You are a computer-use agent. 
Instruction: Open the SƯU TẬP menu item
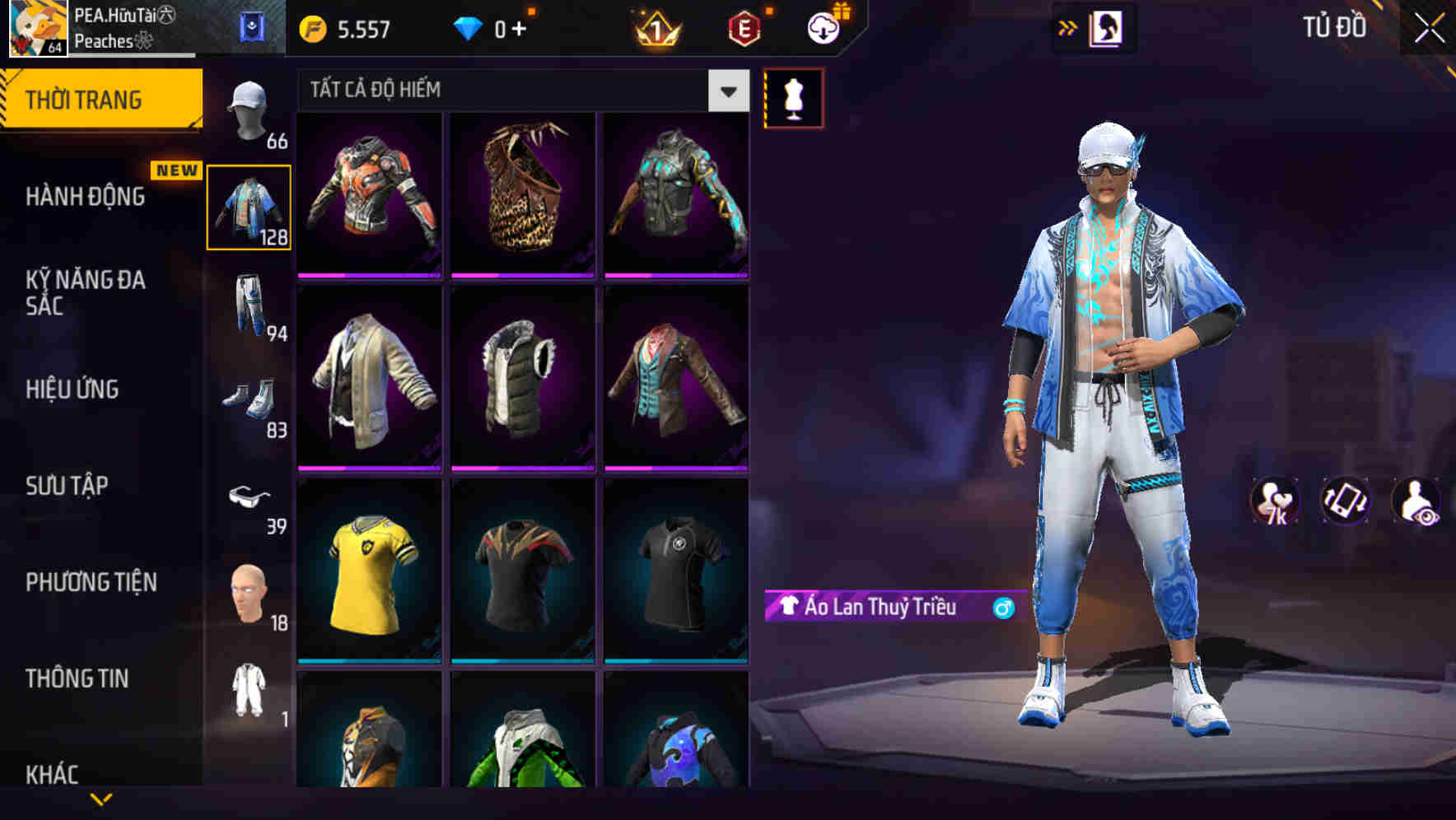click(66, 486)
